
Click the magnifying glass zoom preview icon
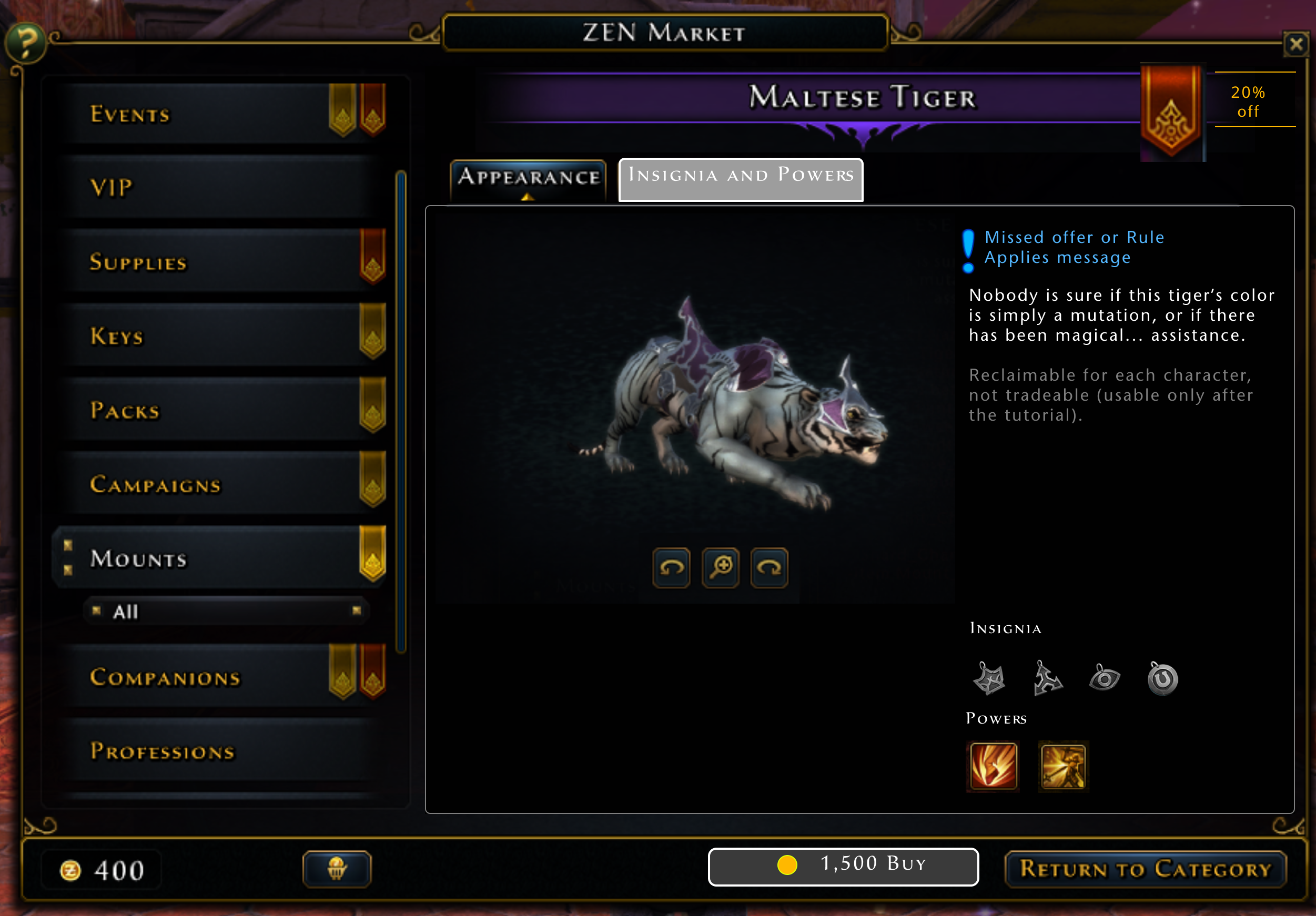[720, 568]
